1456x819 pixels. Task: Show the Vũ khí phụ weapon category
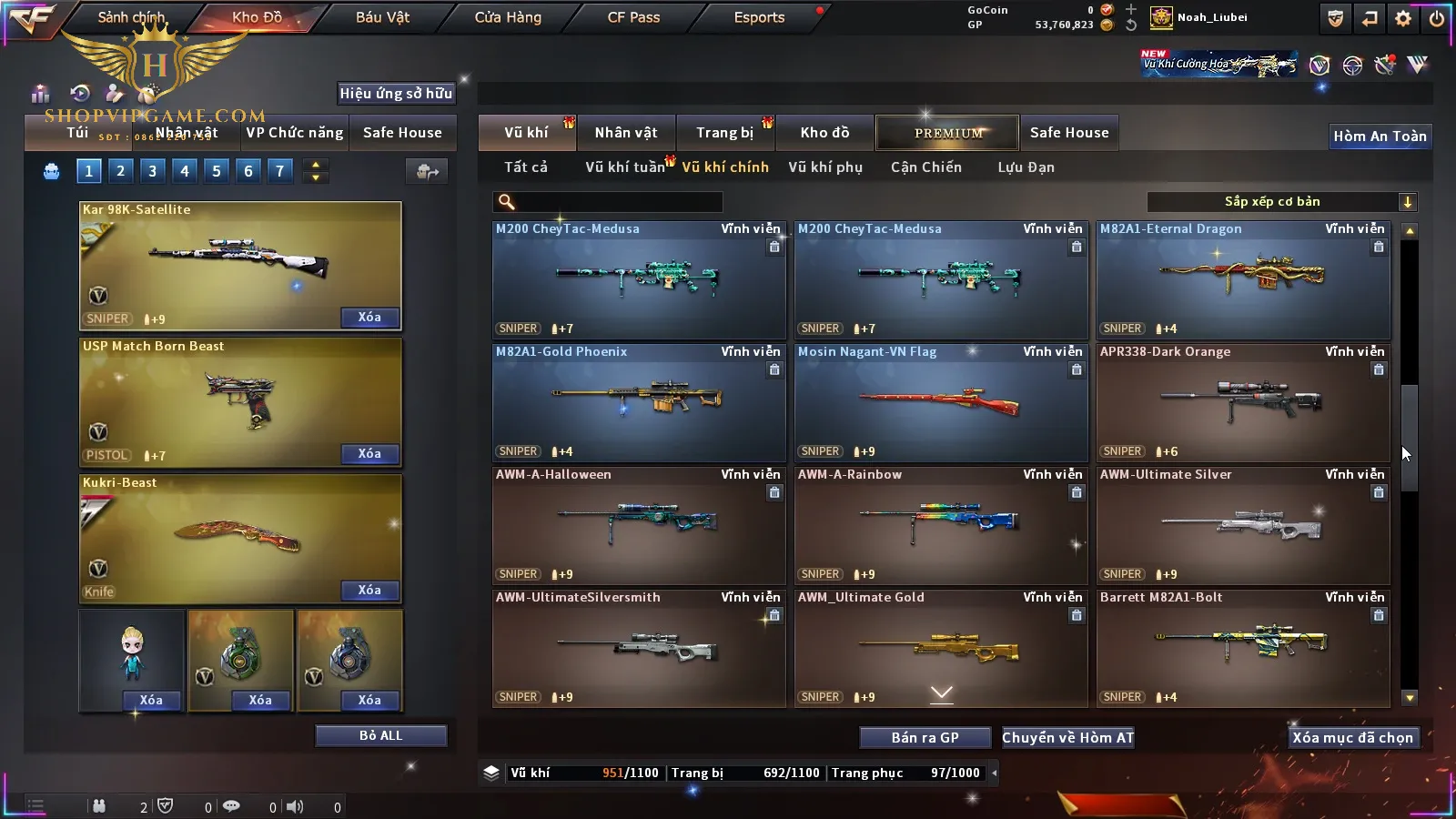click(x=824, y=167)
